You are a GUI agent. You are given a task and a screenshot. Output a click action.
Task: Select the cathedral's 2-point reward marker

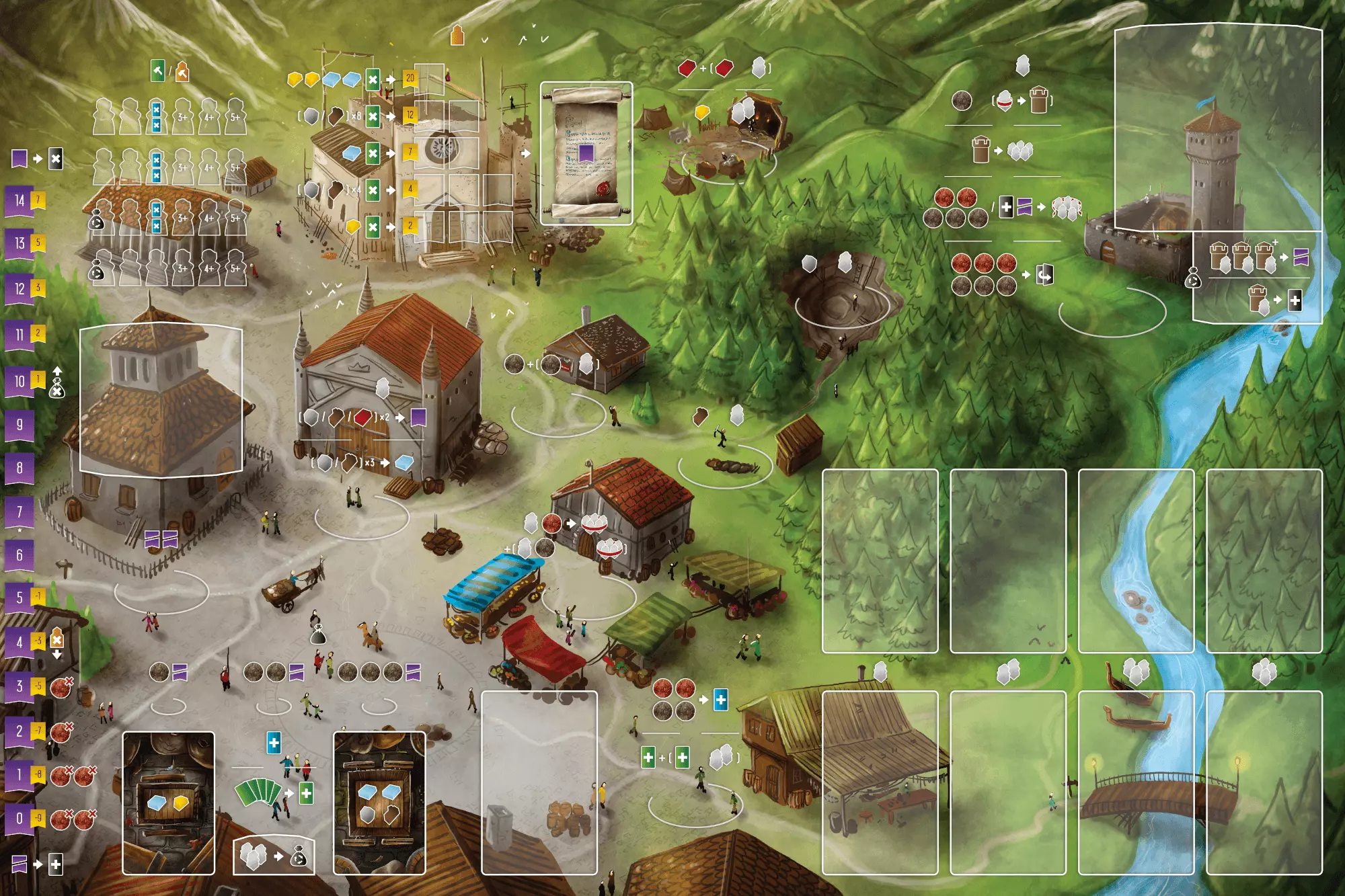410,226
